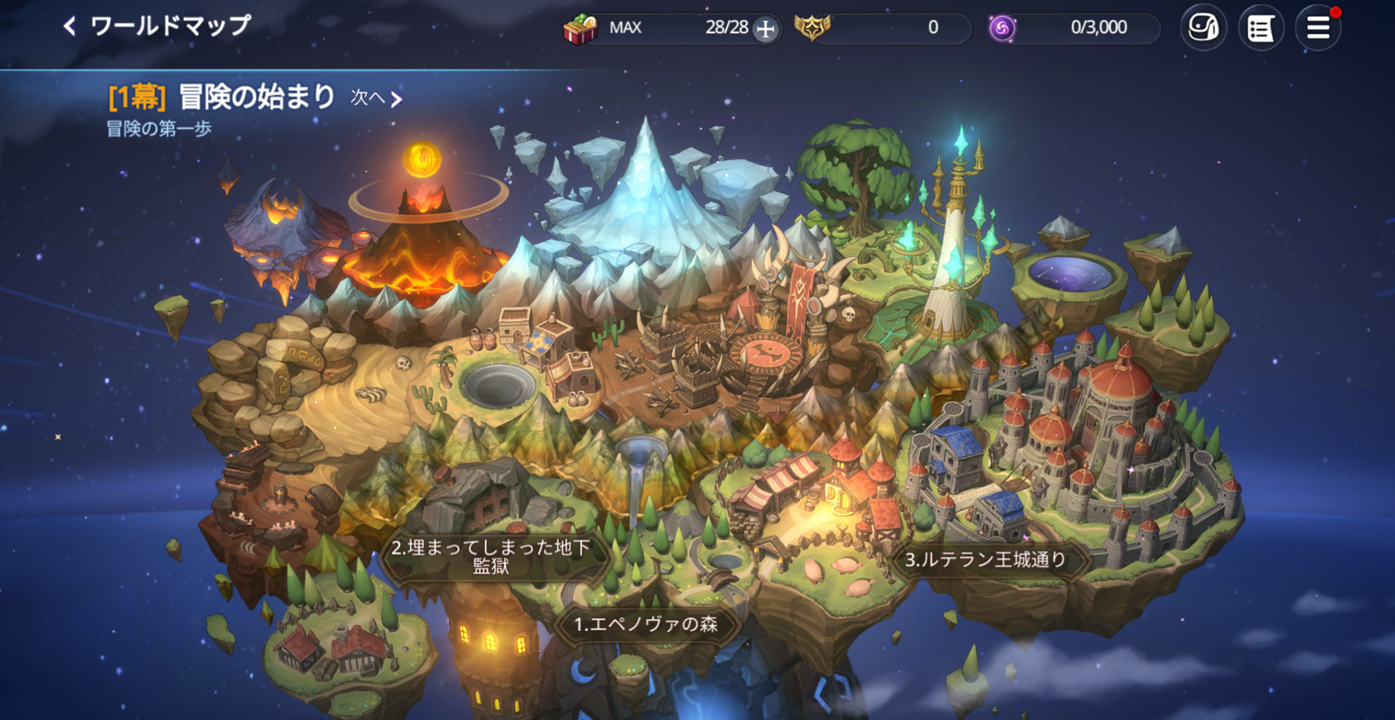Viewport: 1395px width, 720px height.
Task: Advance to the next act via 次へ
Action: coord(377,98)
